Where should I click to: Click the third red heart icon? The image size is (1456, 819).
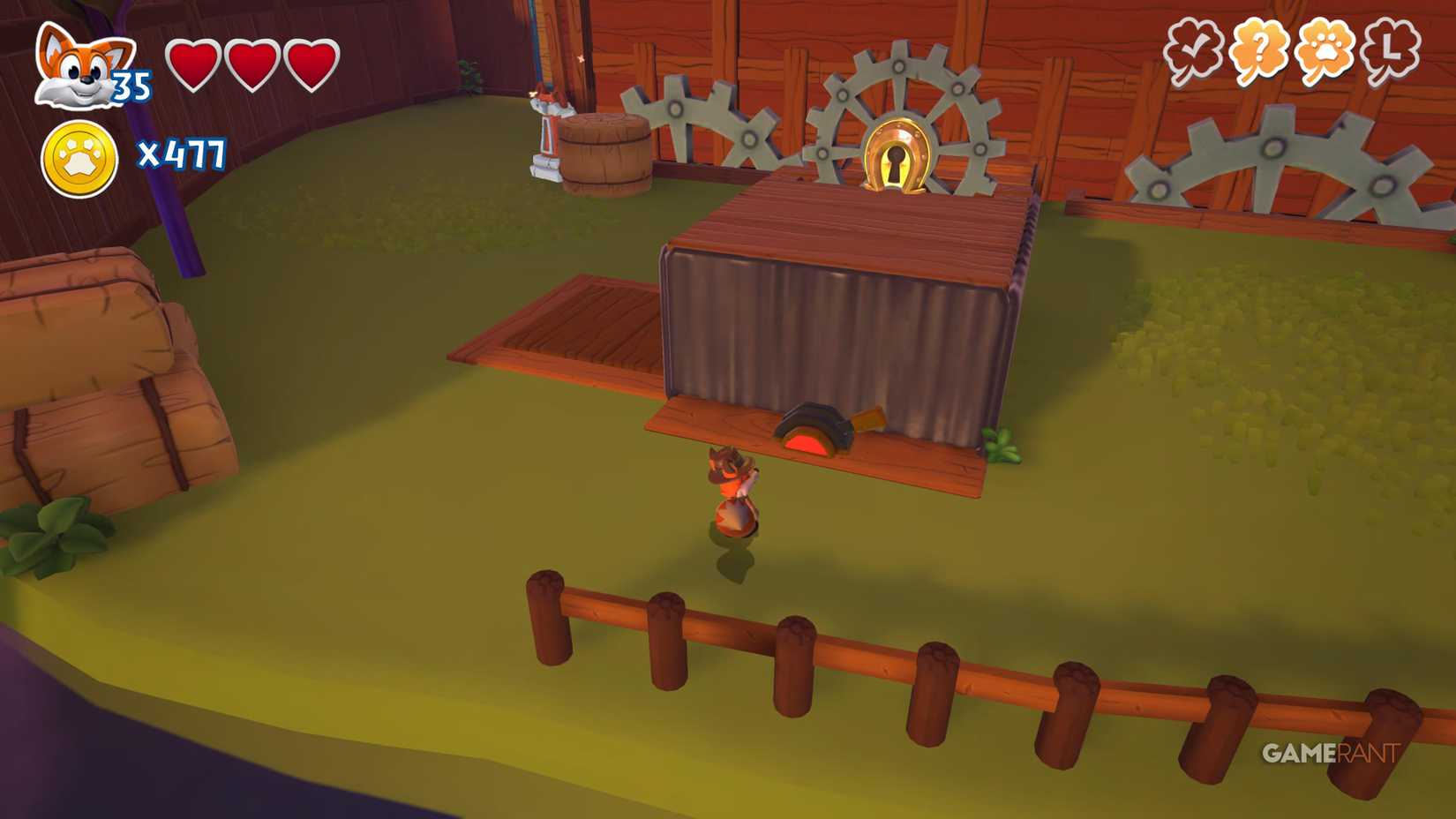(x=311, y=64)
